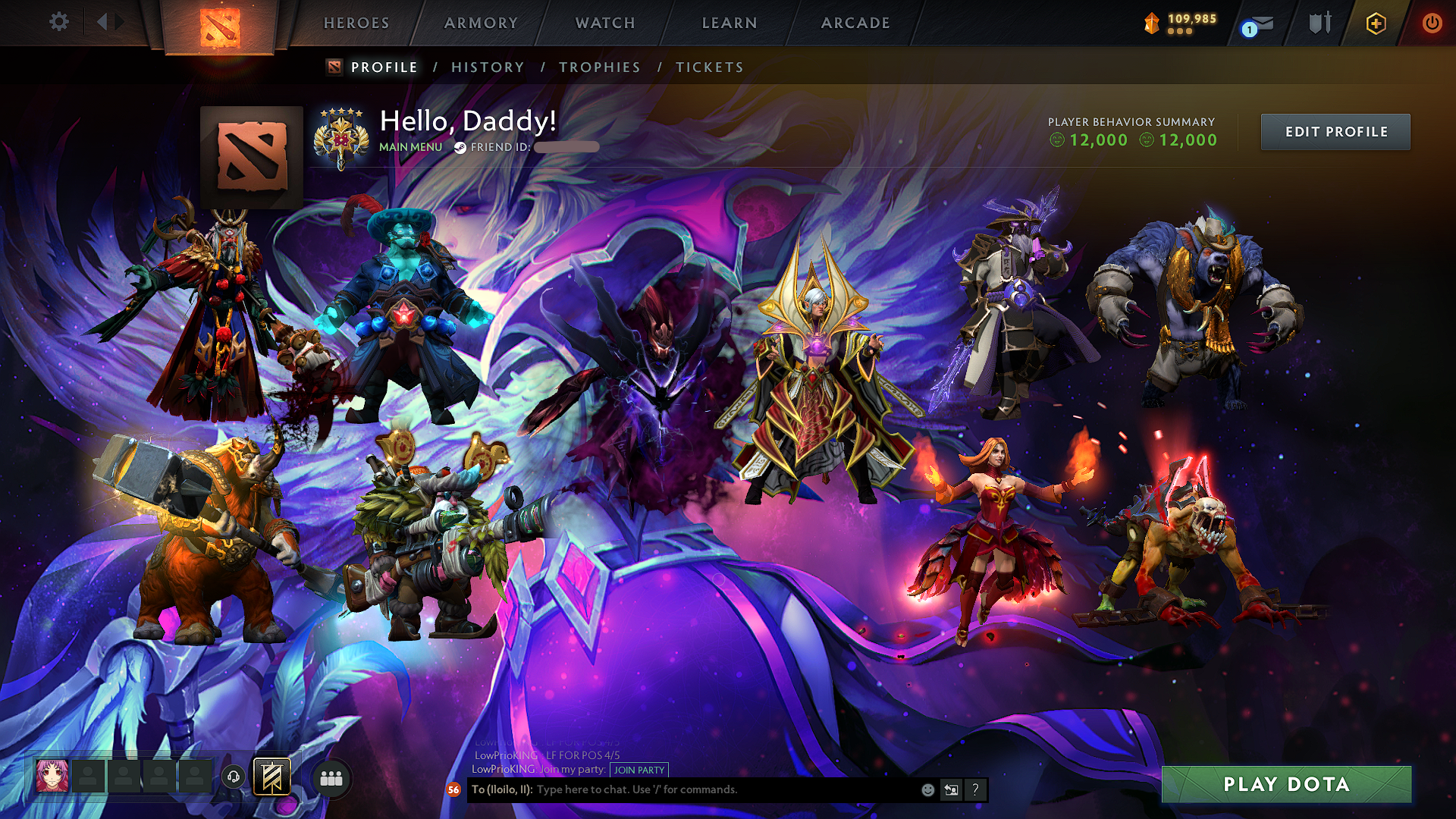This screenshot has width=1456, height=819.
Task: Expand the chat channel selector icon
Action: pos(951,789)
